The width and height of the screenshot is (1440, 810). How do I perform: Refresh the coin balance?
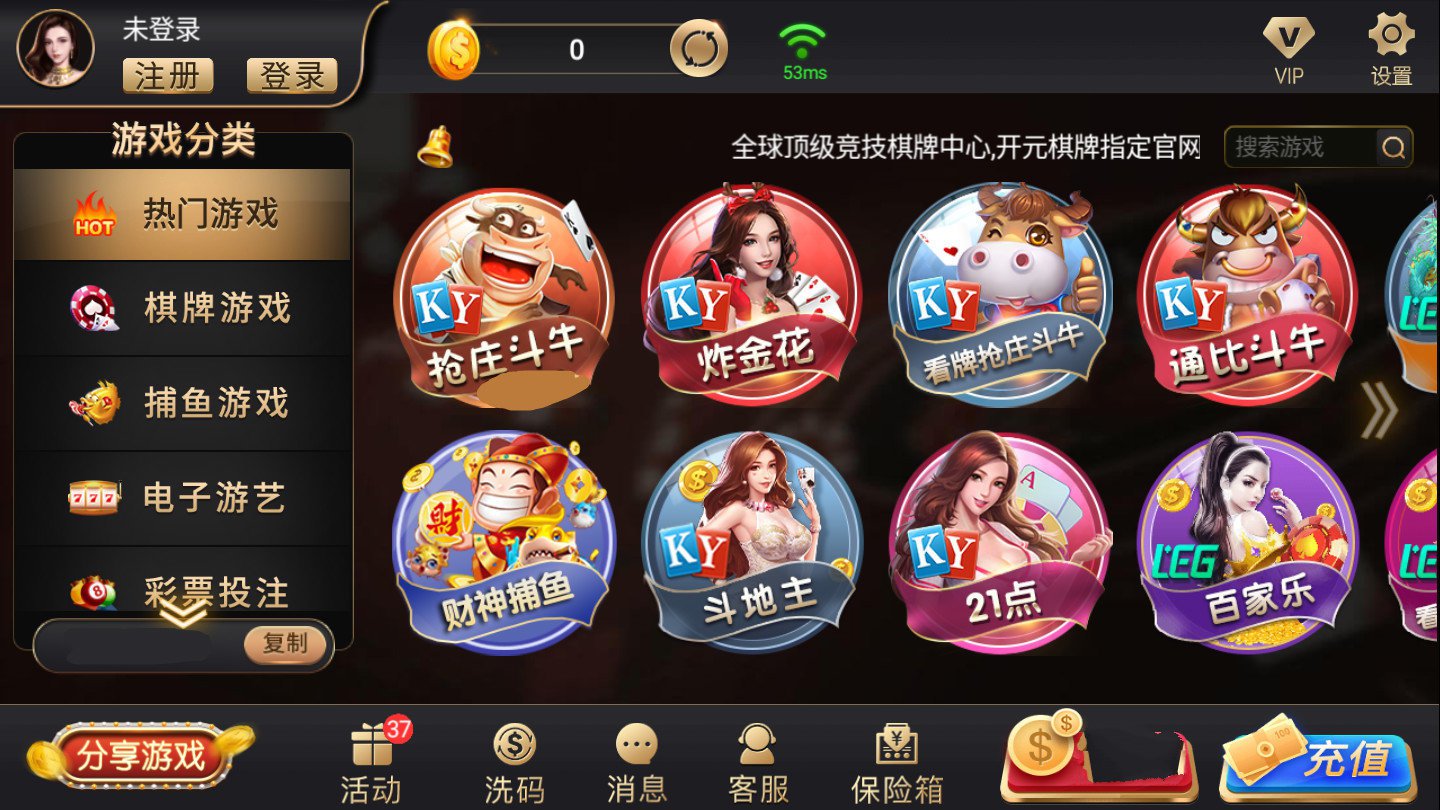(698, 50)
